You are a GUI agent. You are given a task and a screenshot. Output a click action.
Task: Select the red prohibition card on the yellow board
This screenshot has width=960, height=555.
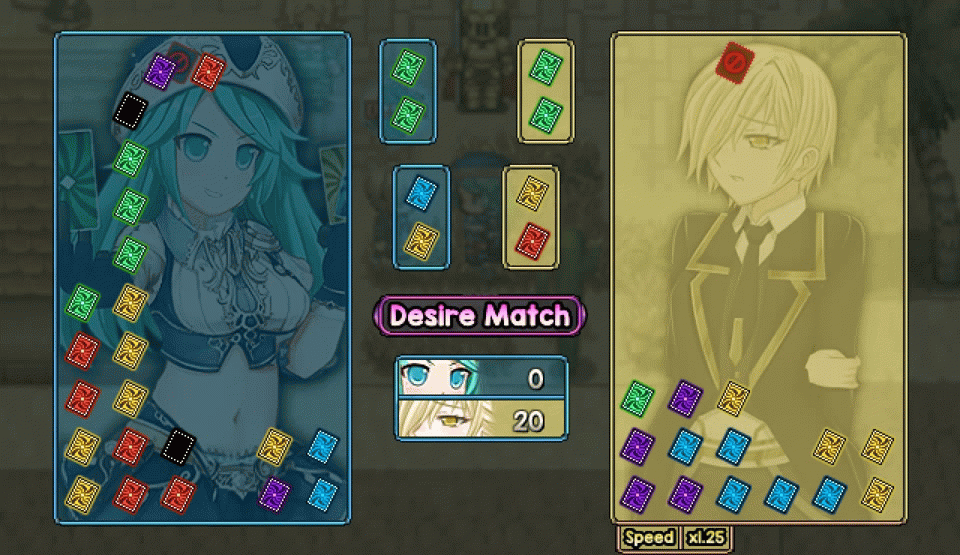733,63
